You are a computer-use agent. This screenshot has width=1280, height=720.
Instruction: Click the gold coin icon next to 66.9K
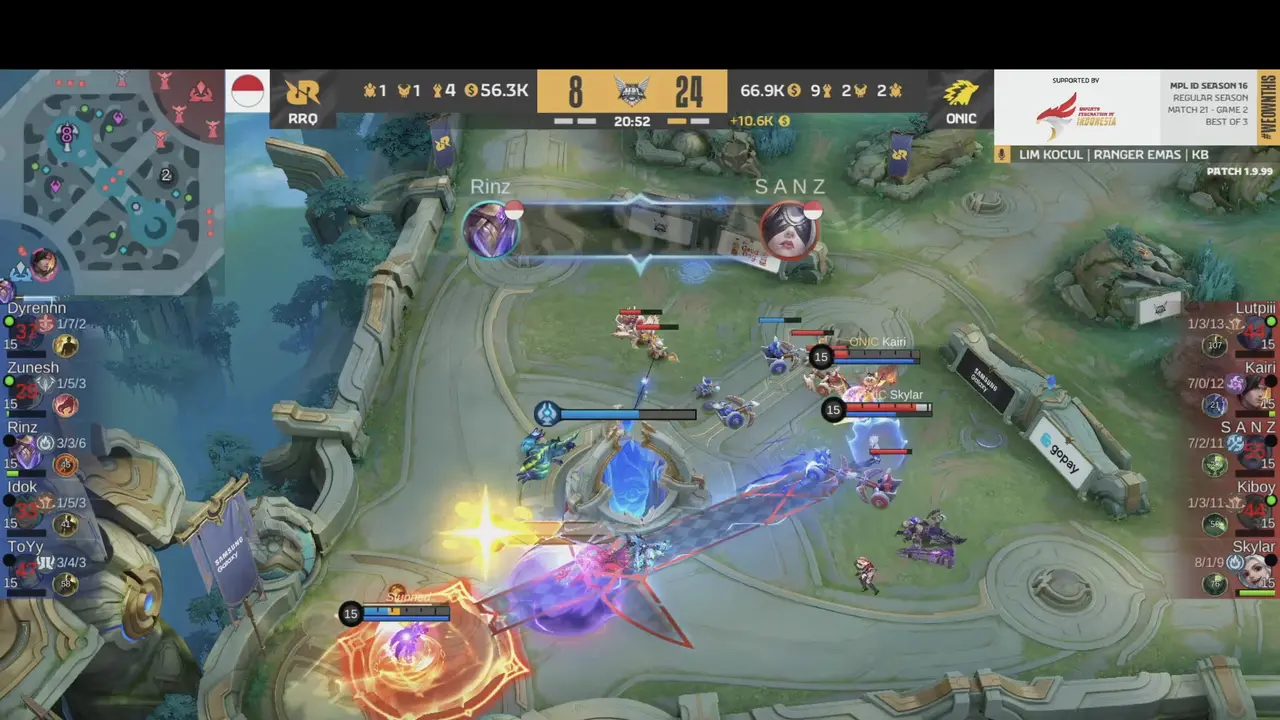tap(795, 90)
